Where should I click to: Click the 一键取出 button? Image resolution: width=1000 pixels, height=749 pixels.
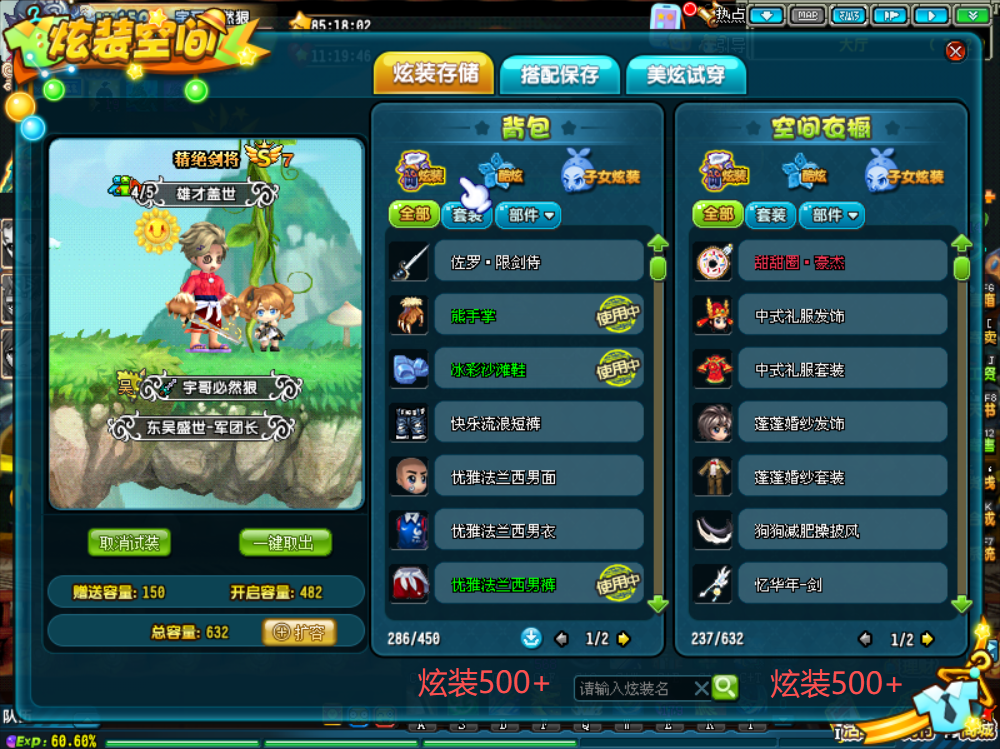[285, 543]
